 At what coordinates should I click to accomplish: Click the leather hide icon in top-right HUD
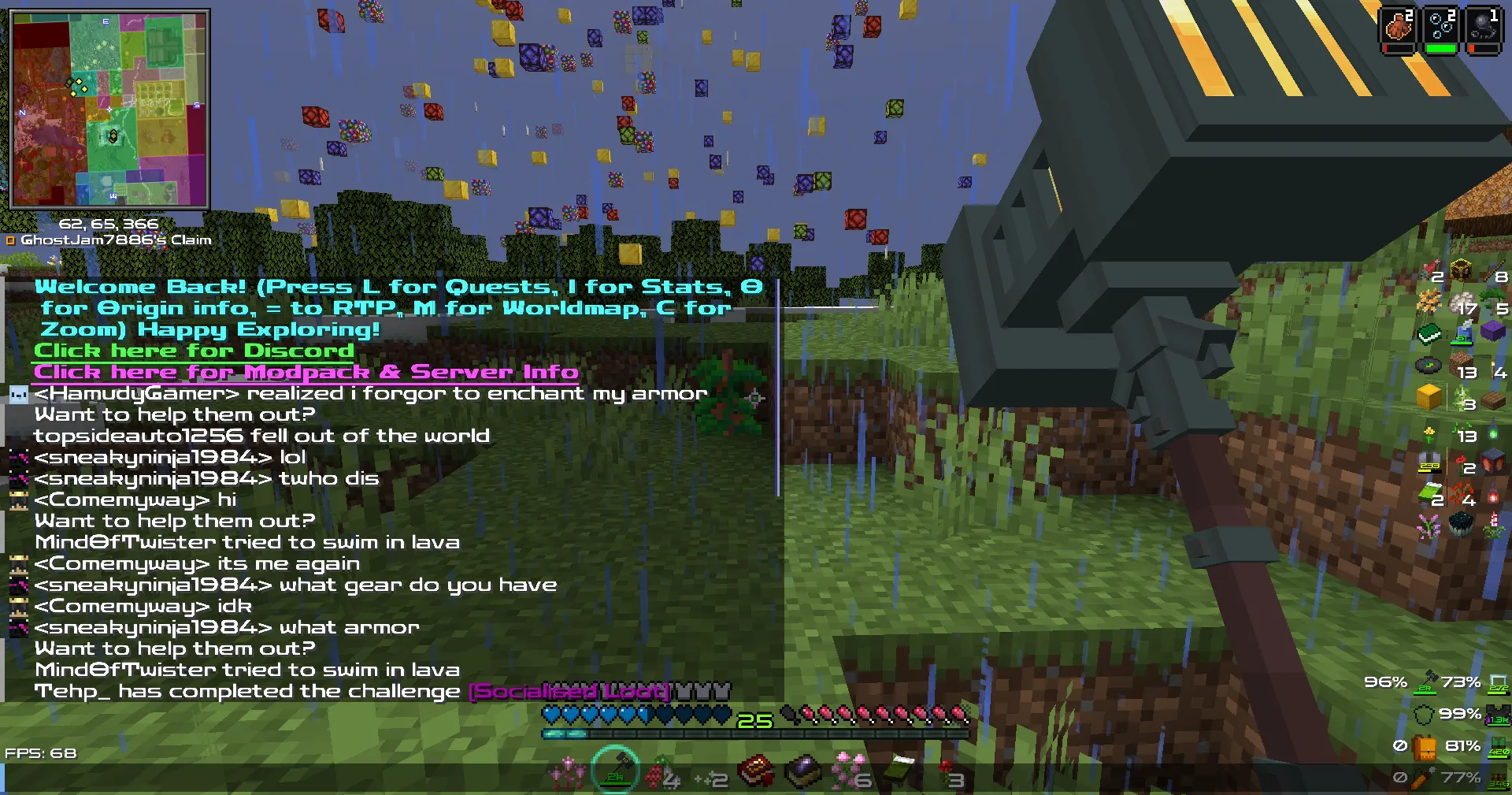[1398, 26]
